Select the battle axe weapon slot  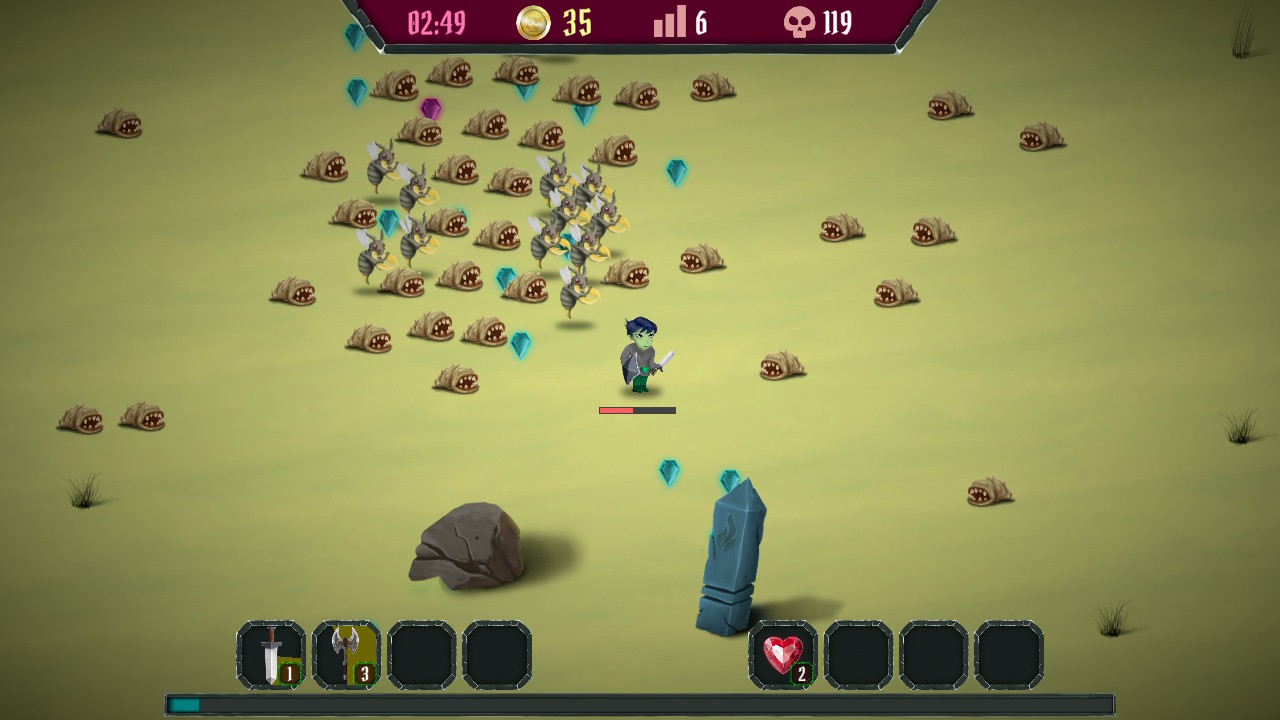345,655
